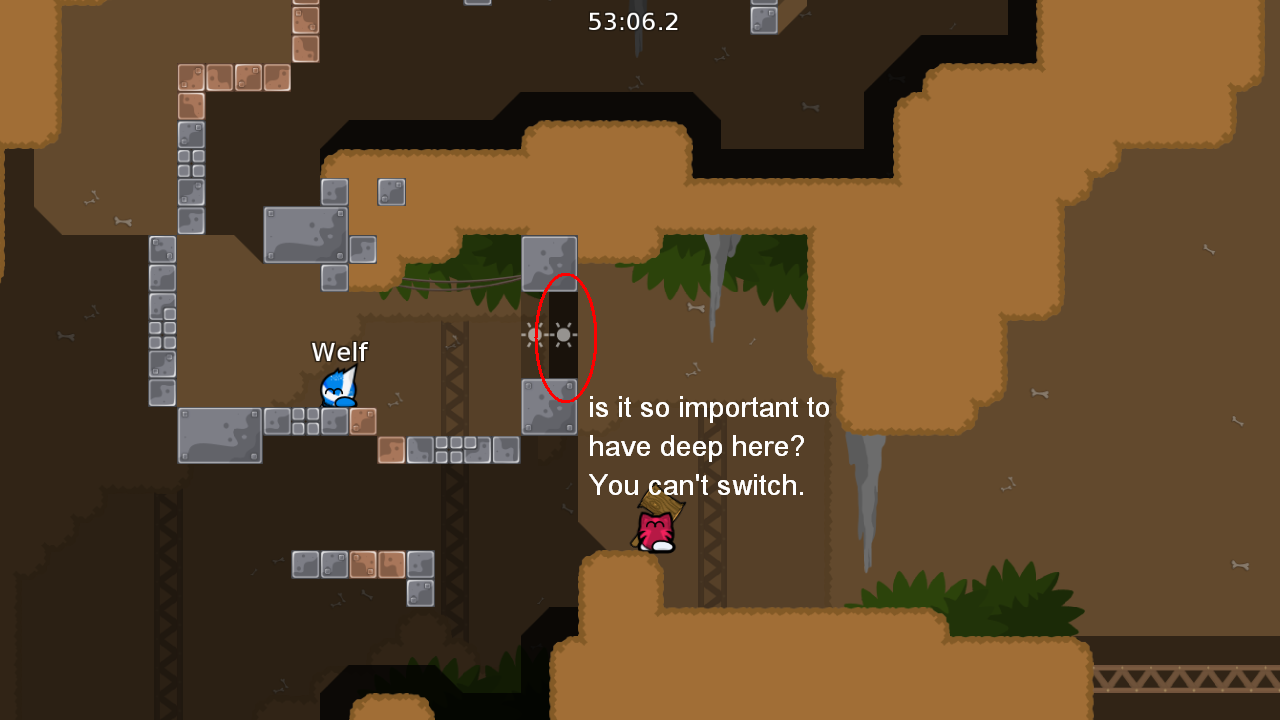The image size is (1280, 720).
Task: Click the large unhookable block above the freeze gap
Action: click(548, 262)
